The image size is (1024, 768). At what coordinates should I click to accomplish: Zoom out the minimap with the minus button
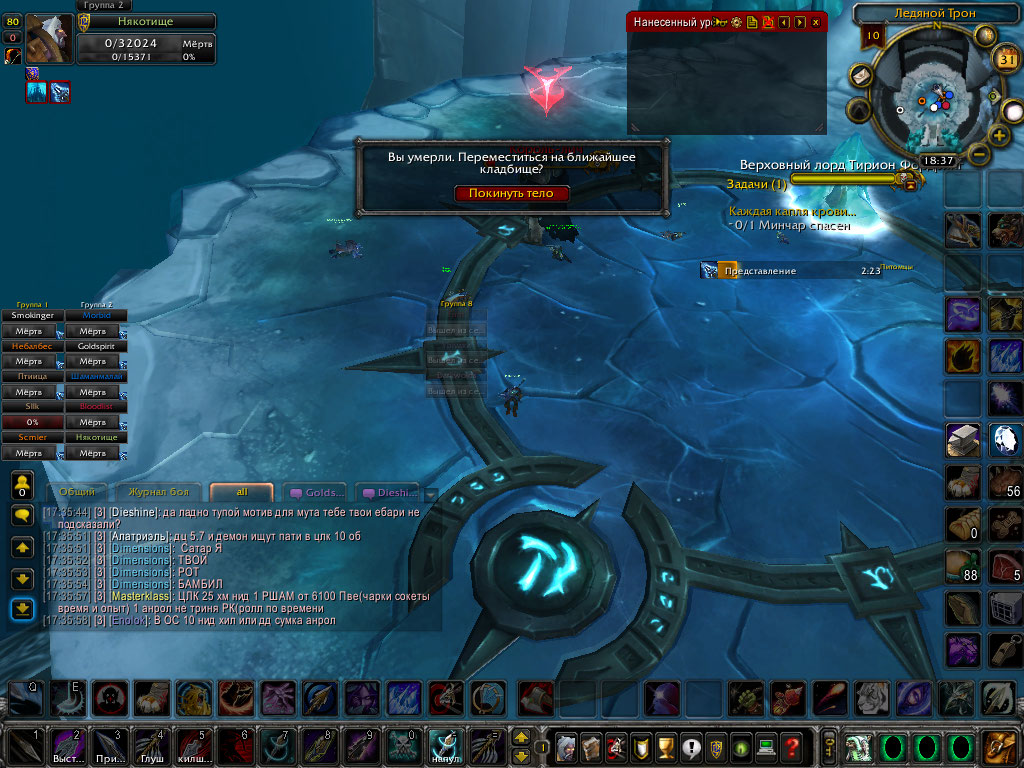979,155
